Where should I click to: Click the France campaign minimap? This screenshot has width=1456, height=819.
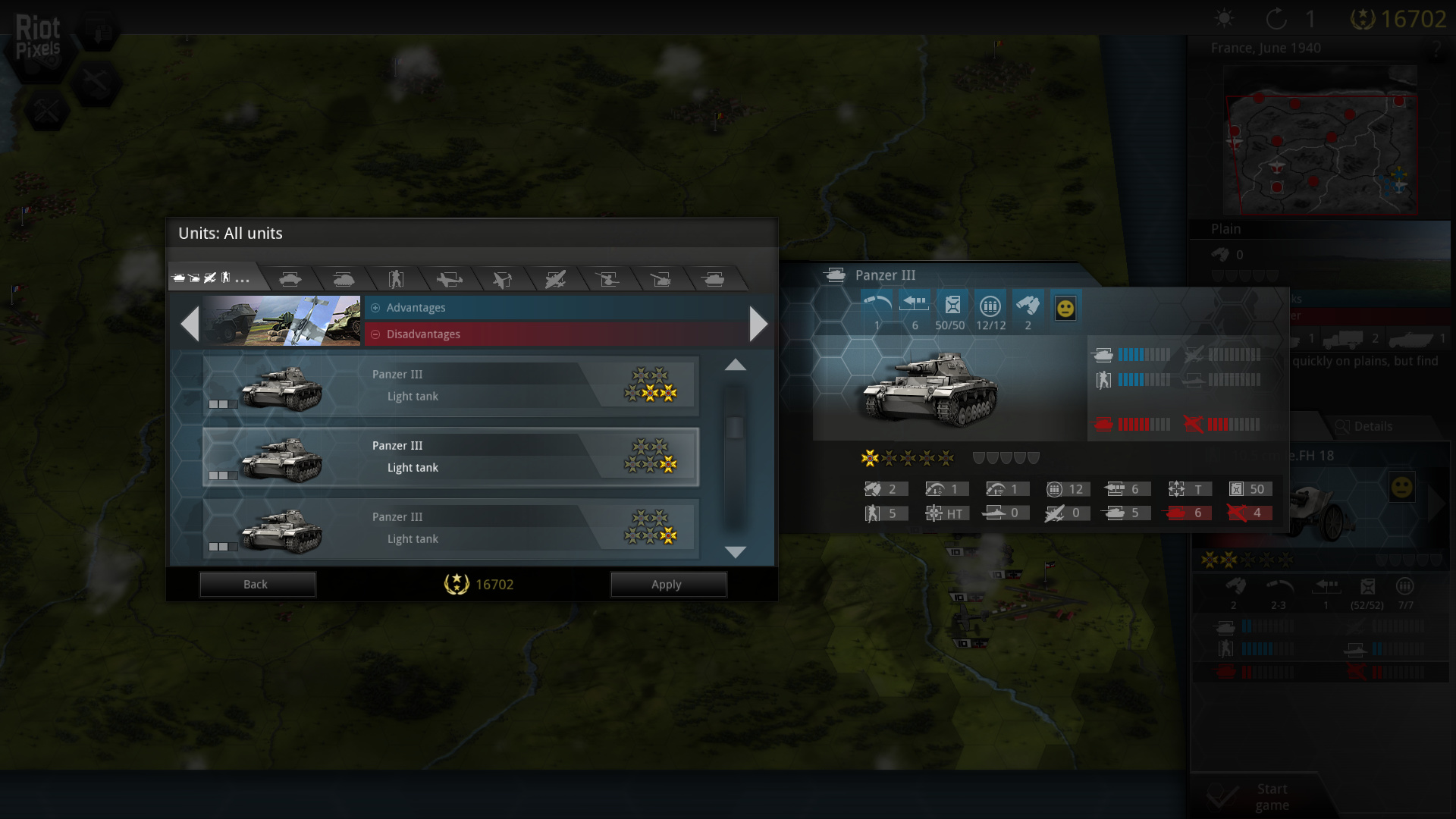point(1319,140)
